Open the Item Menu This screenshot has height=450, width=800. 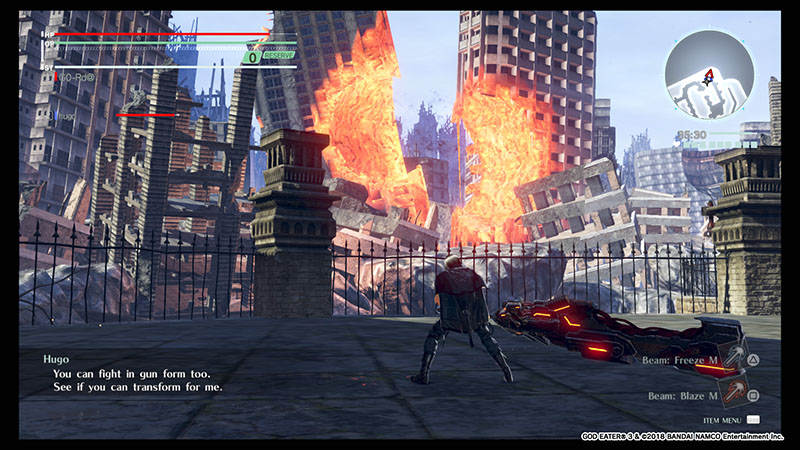coord(752,420)
